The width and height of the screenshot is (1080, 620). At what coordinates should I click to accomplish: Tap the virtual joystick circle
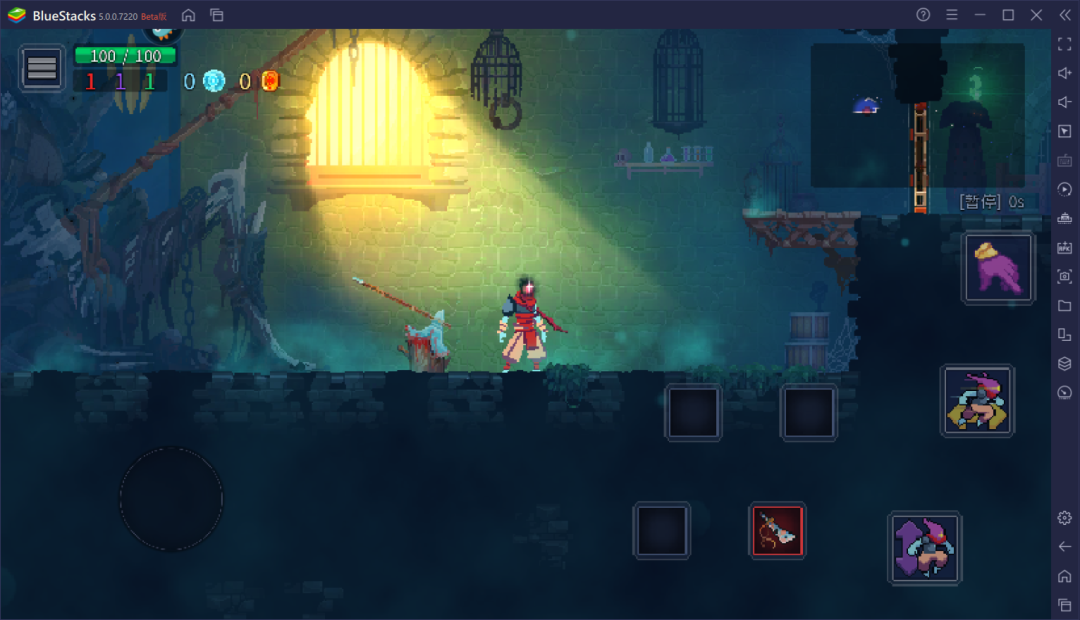tap(171, 498)
